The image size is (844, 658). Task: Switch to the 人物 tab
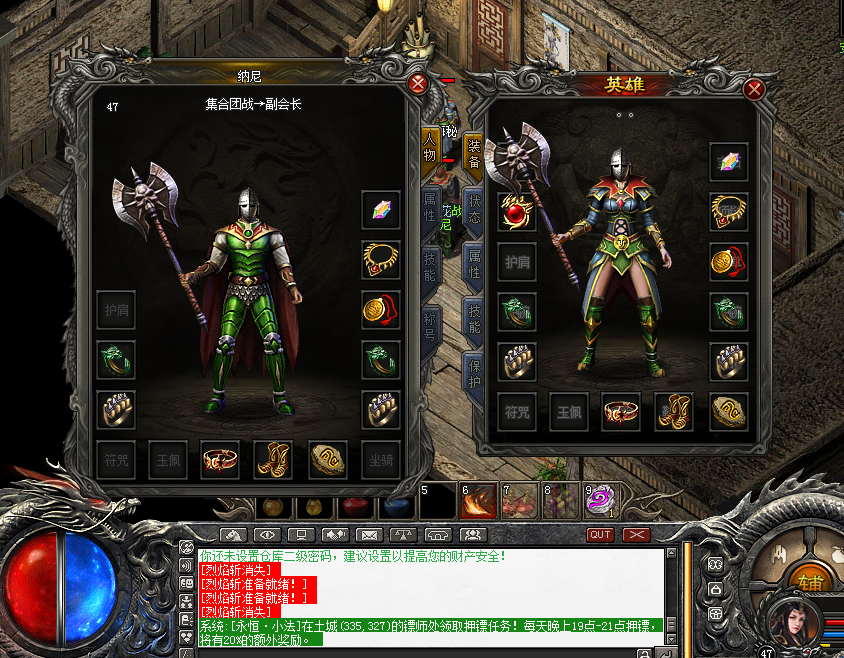(432, 147)
